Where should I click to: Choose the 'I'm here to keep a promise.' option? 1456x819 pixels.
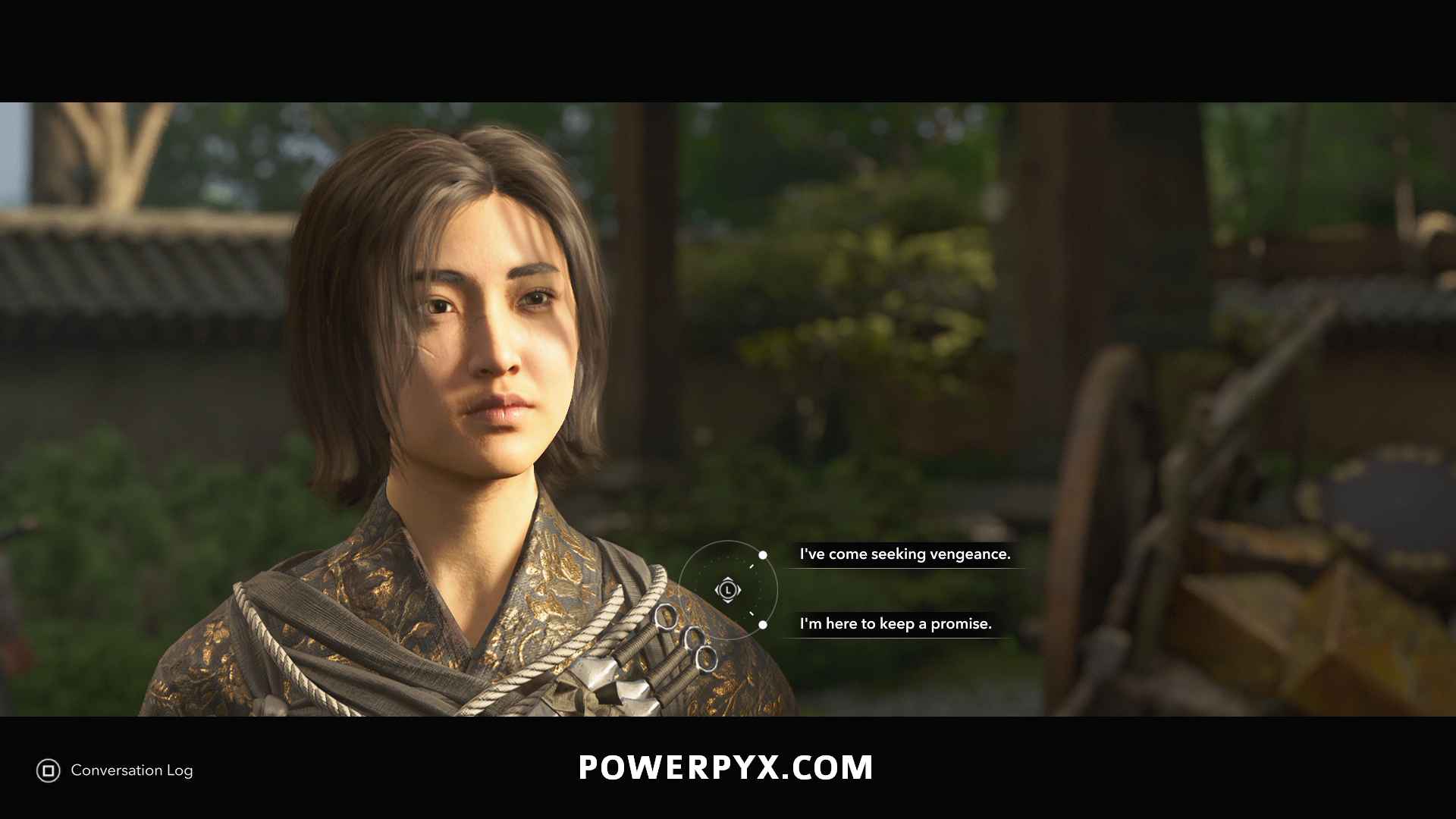[895, 624]
